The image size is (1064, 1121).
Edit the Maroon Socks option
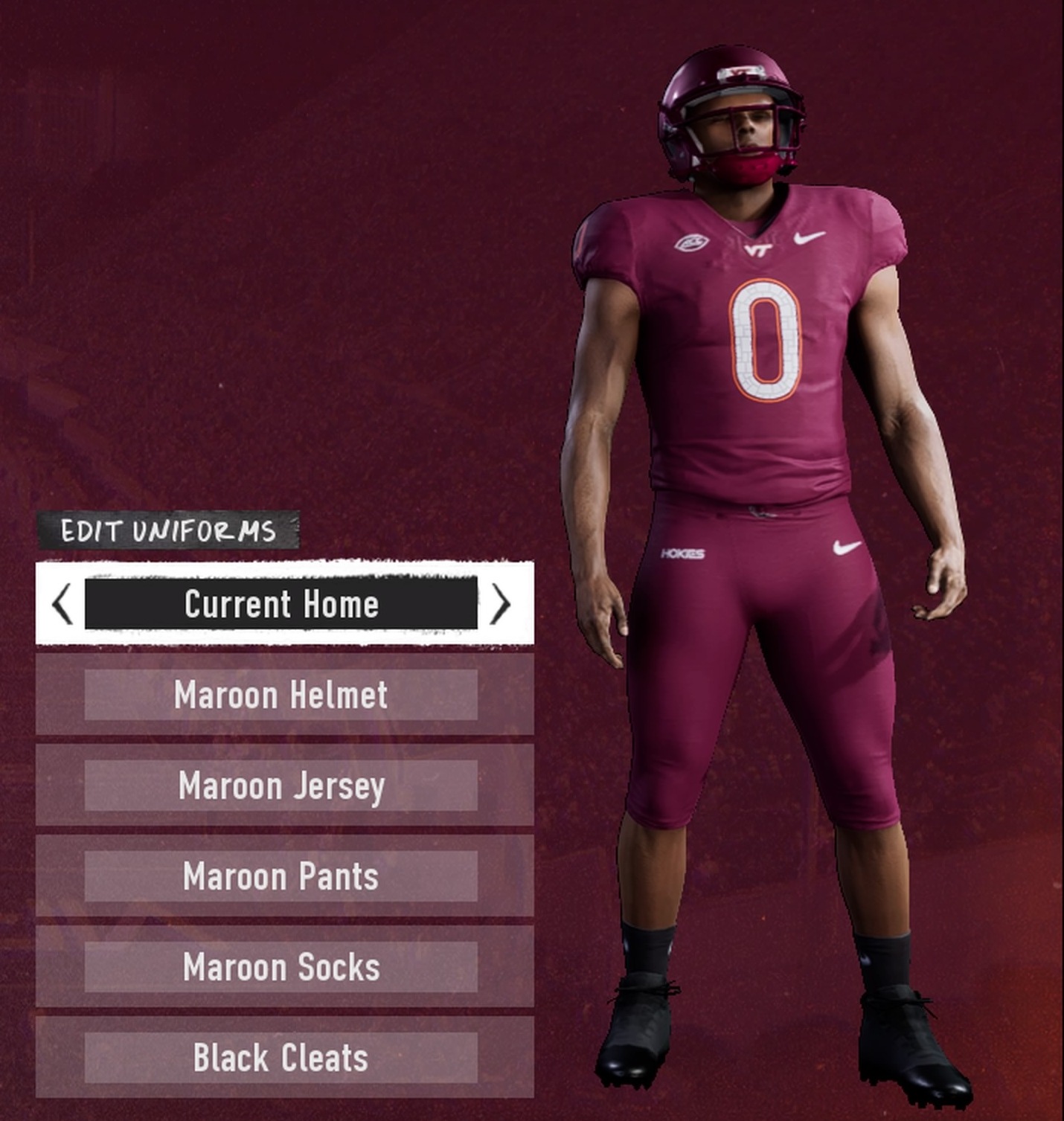pyautogui.click(x=281, y=967)
